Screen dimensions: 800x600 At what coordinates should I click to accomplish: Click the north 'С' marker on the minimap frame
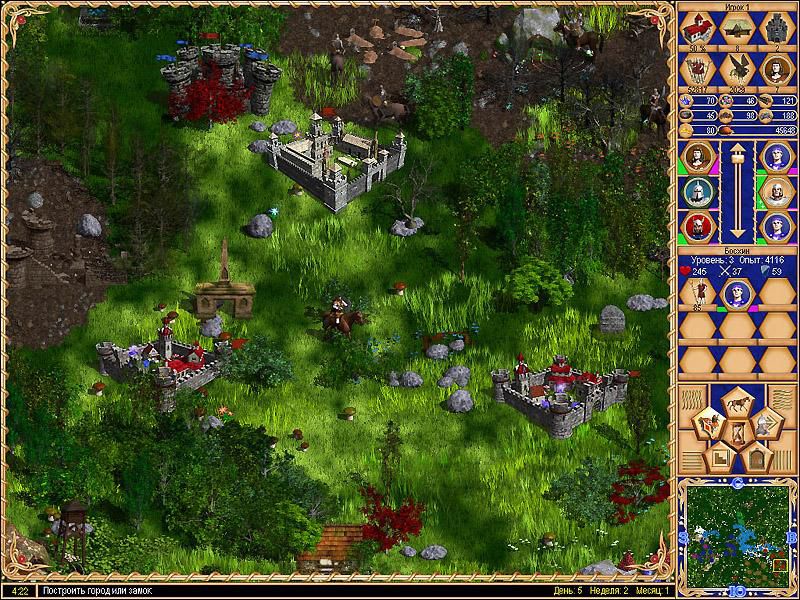tap(737, 484)
